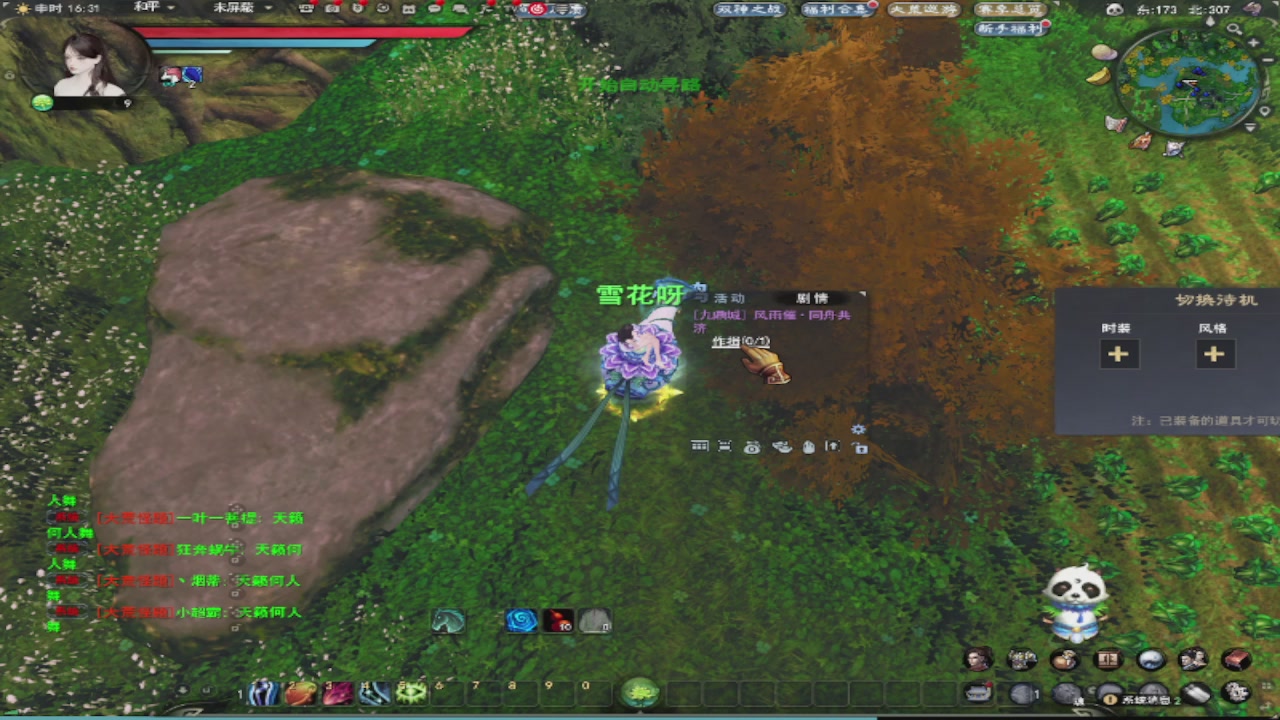Open the wardrobe cabinet icon bottom right
This screenshot has width=1280, height=720.
1106,658
